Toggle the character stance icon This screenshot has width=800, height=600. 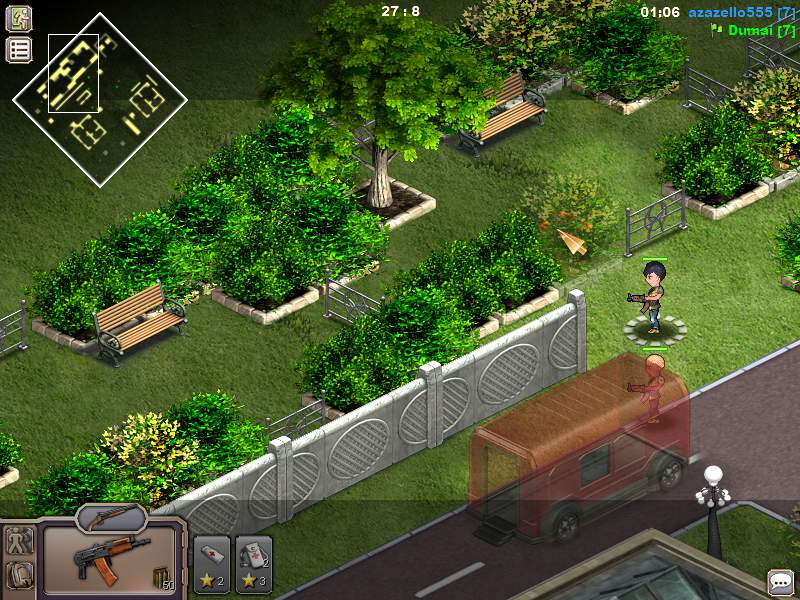tap(19, 541)
